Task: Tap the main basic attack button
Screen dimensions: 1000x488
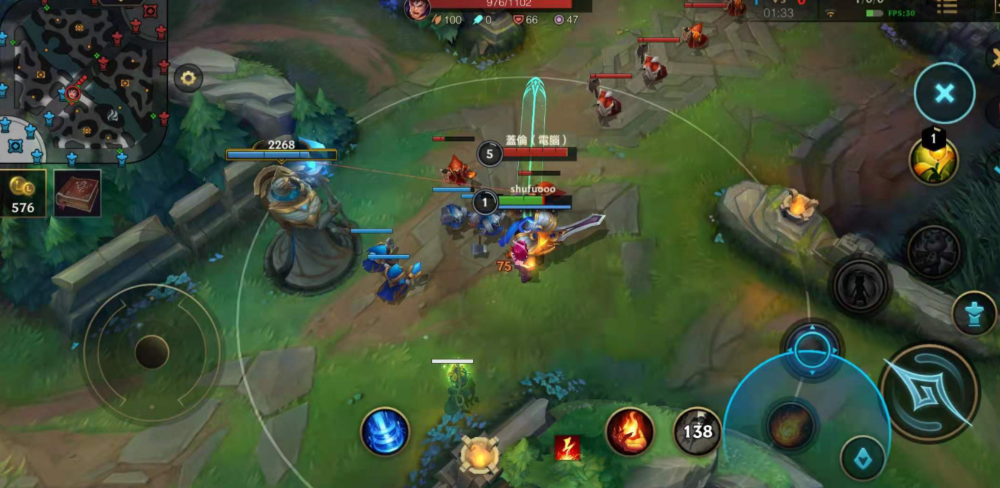Action: tap(929, 393)
